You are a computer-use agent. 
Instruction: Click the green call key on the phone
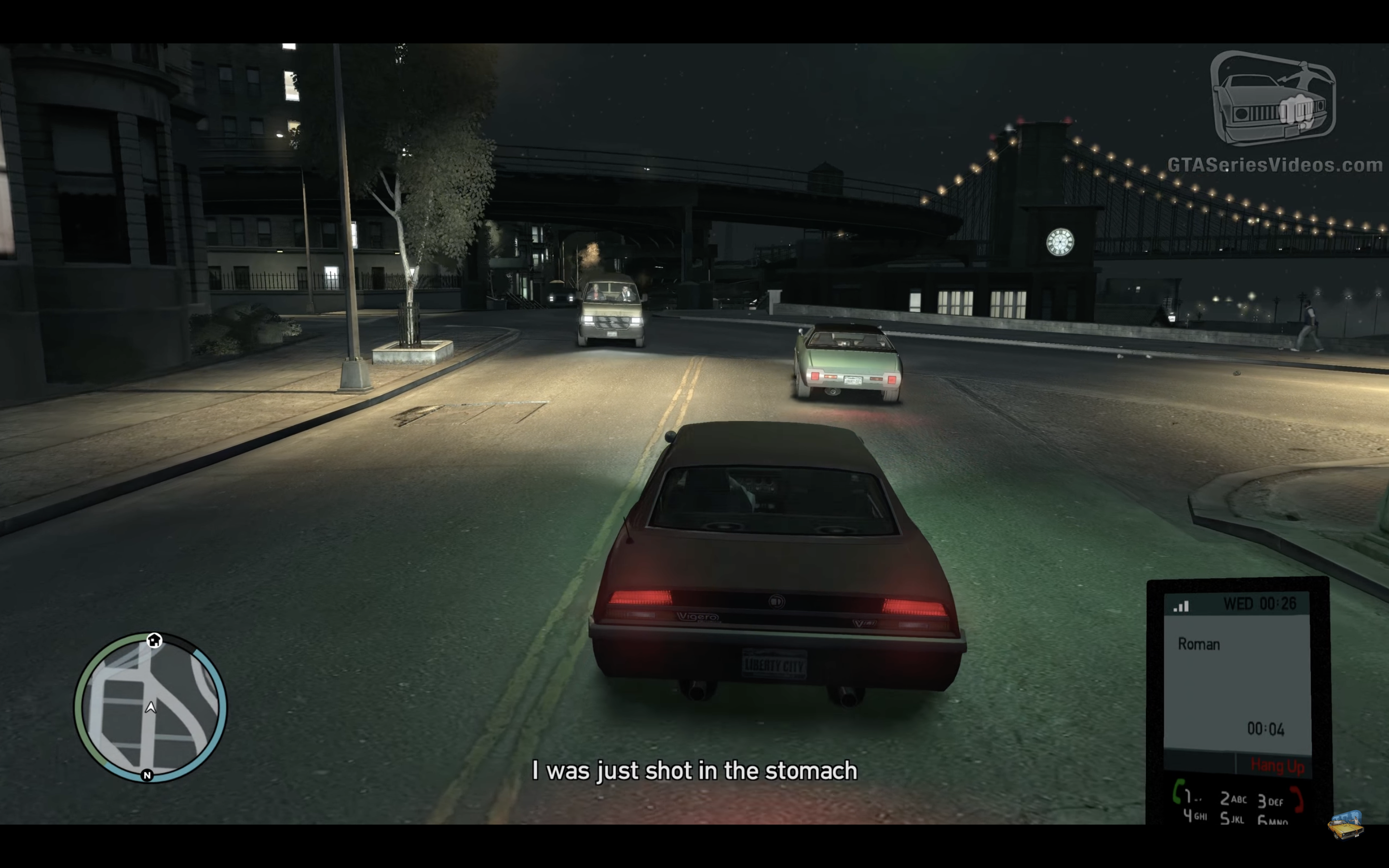[x=1178, y=792]
